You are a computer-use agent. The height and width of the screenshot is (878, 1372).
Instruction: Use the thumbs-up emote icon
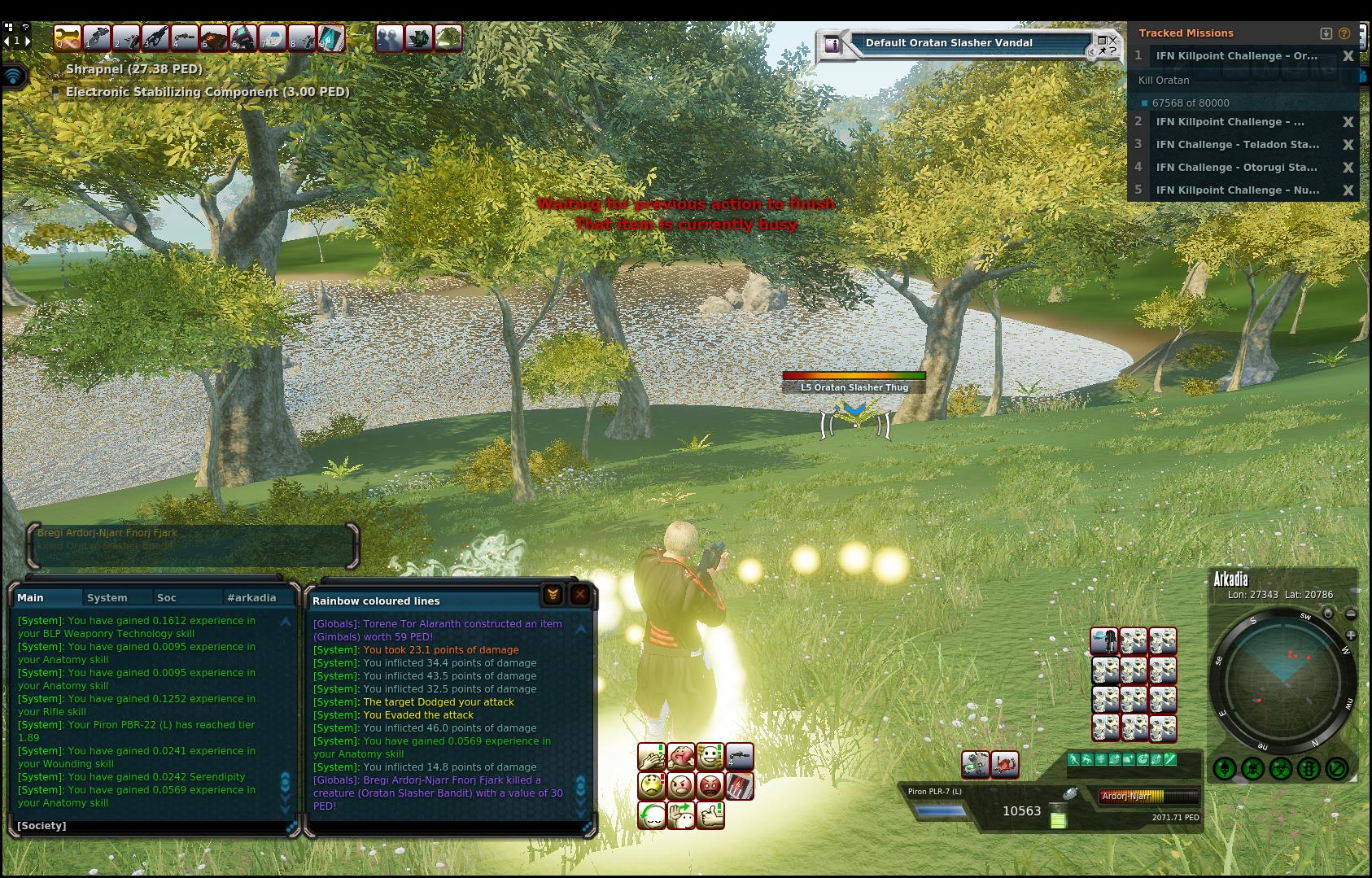click(x=710, y=815)
